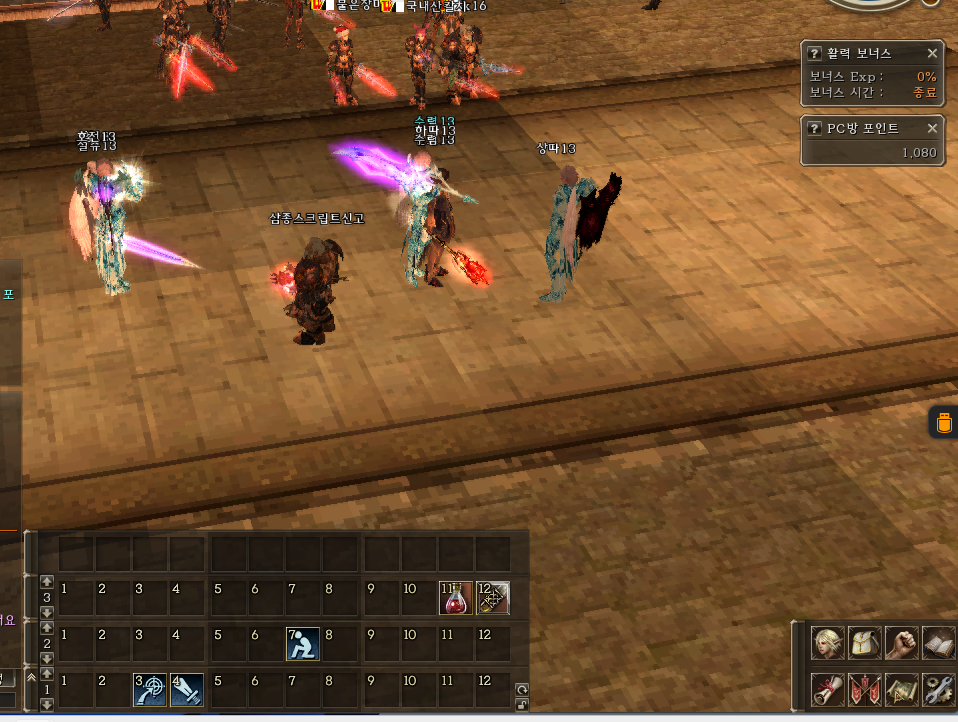Open the clan banners icon
Image resolution: width=958 pixels, height=722 pixels.
[x=864, y=689]
